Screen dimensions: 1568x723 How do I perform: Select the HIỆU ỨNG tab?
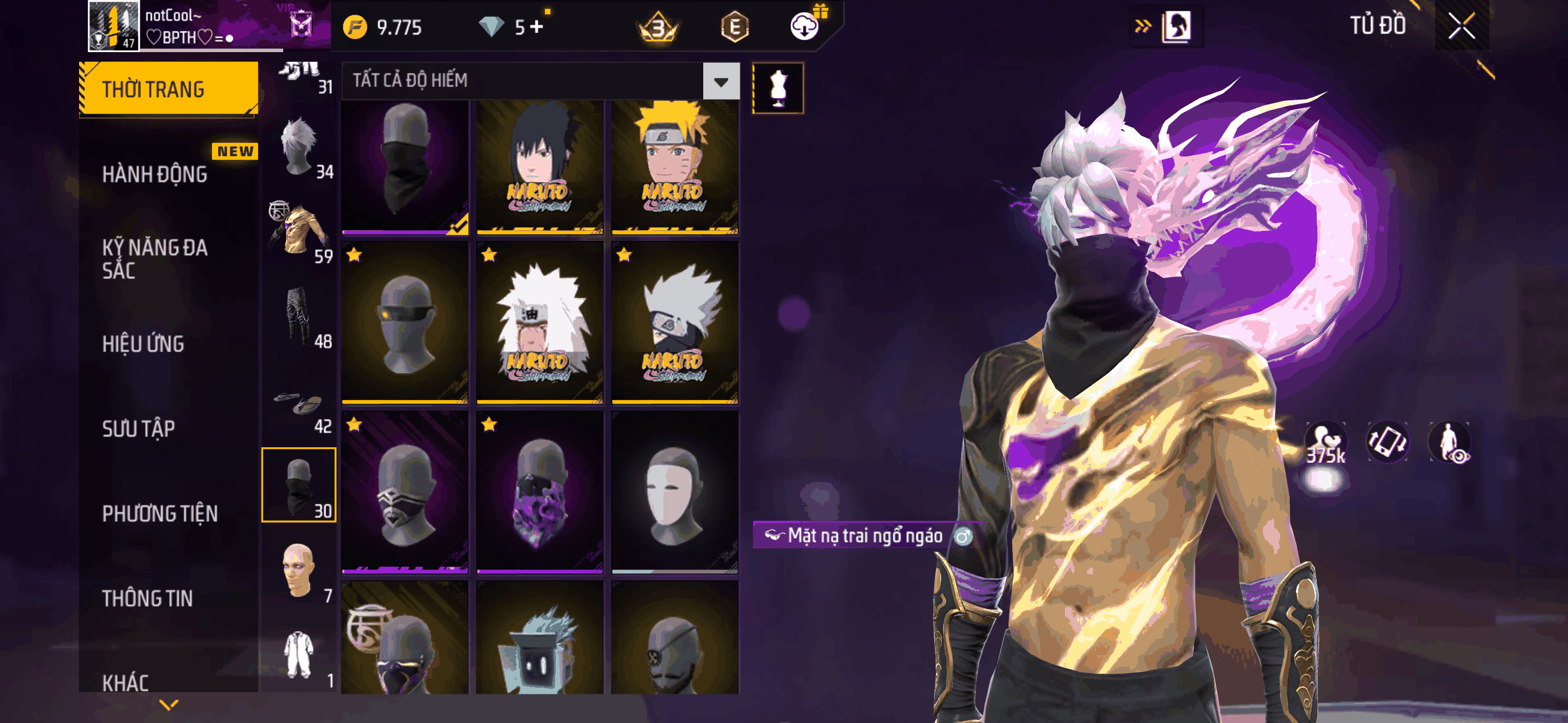tap(143, 344)
